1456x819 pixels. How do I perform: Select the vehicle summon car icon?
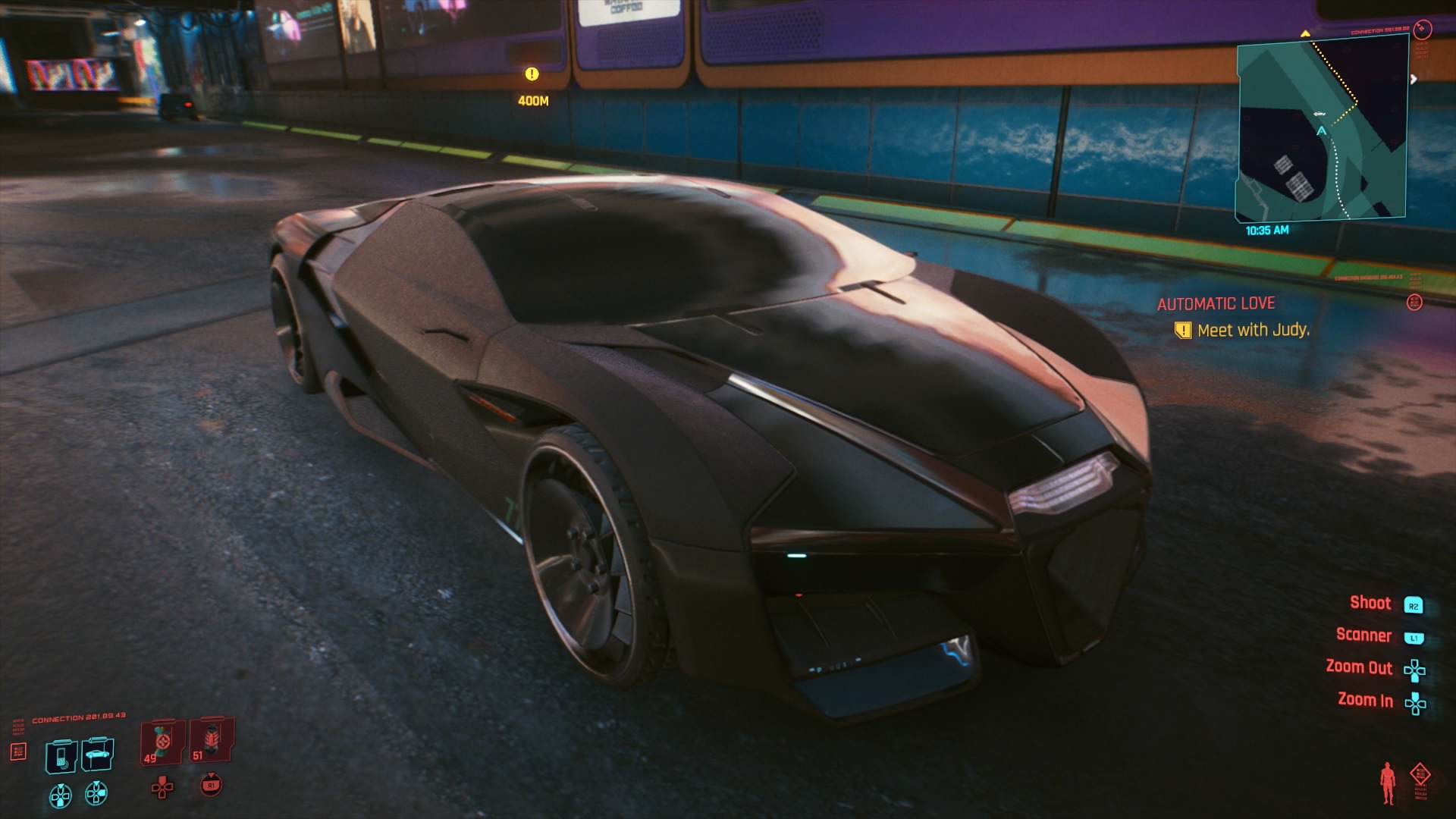(x=96, y=754)
